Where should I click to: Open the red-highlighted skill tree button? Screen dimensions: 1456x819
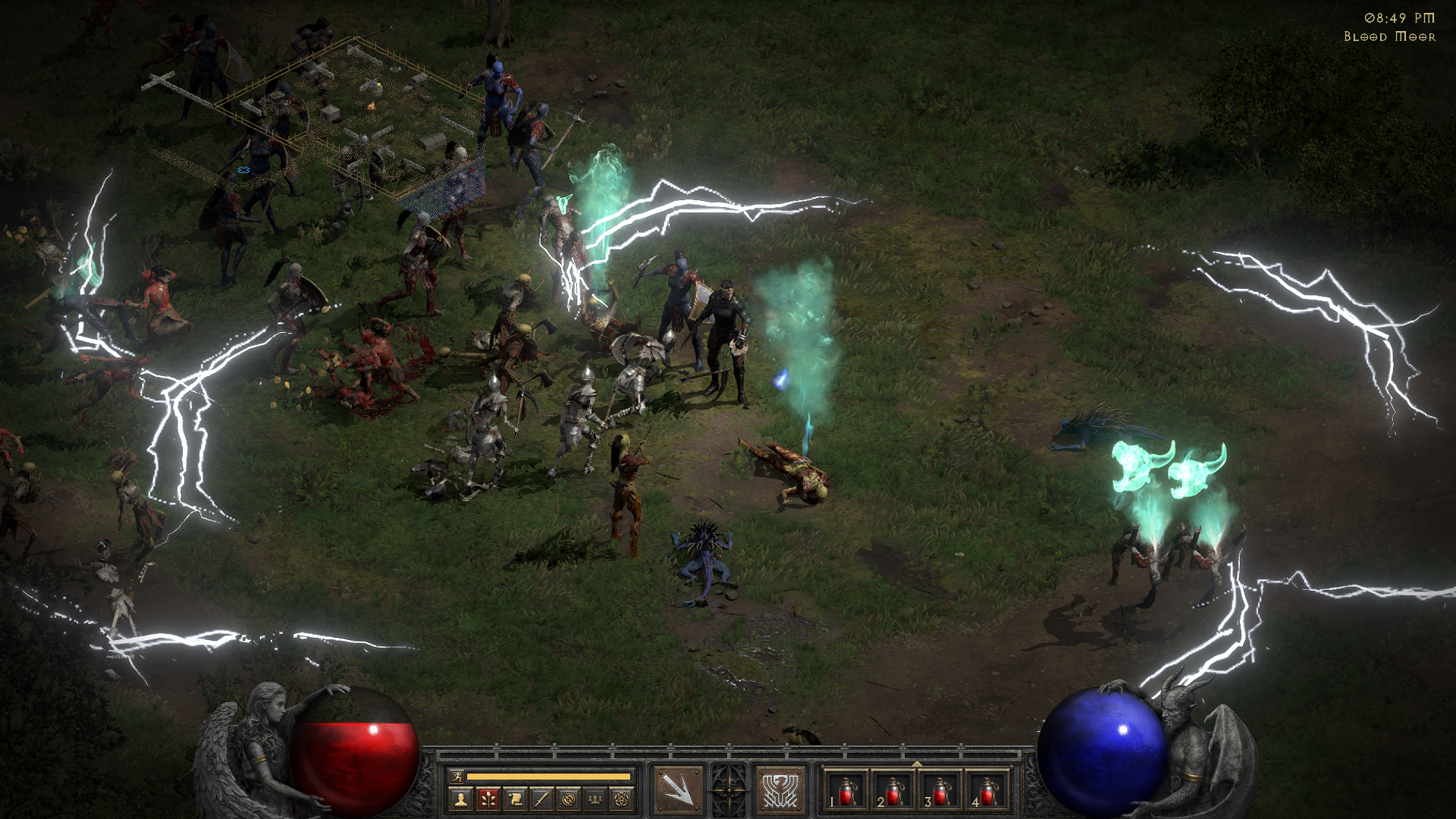tap(488, 799)
